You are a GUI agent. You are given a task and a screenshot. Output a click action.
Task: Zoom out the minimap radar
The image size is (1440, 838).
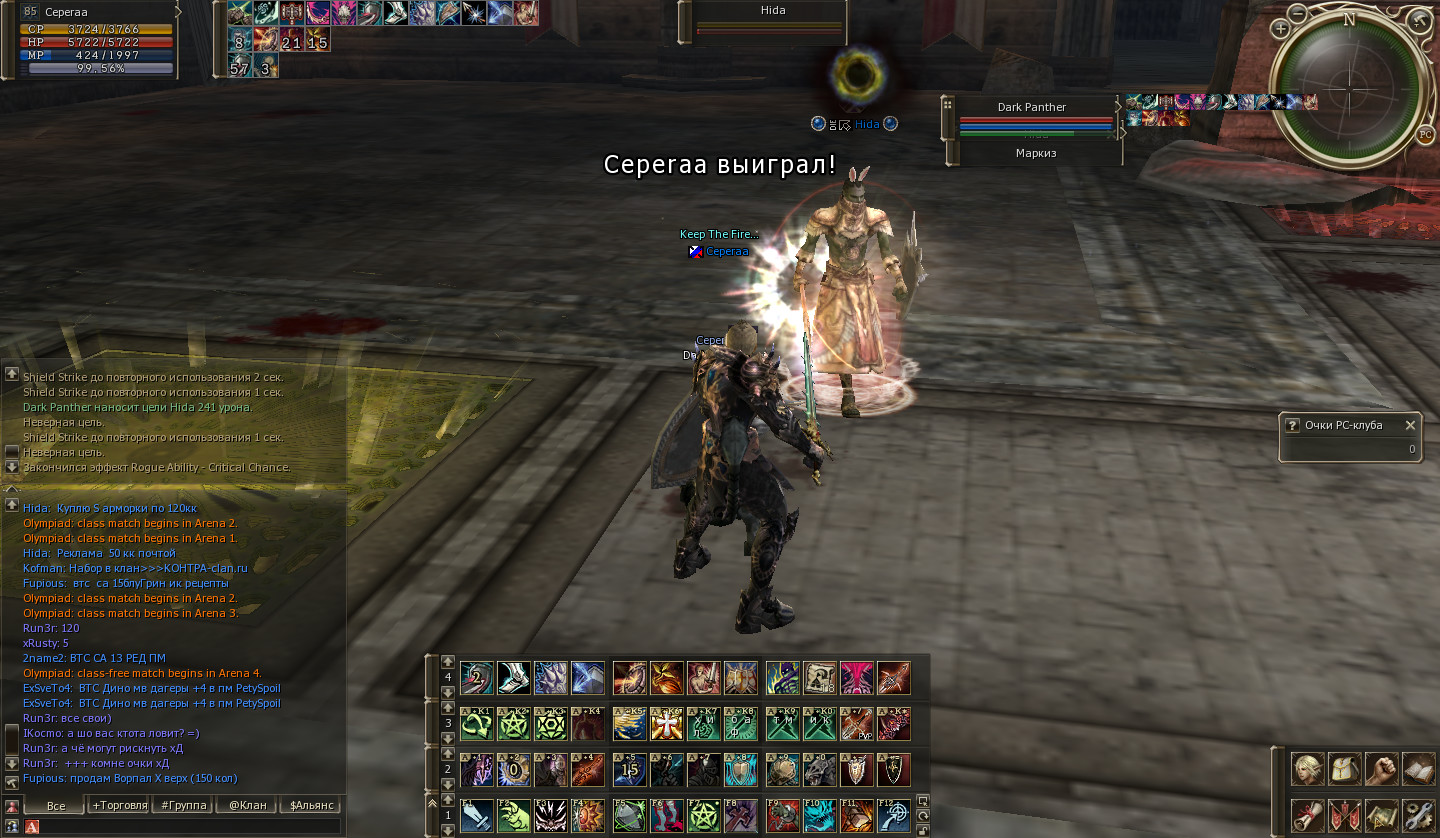coord(1297,14)
